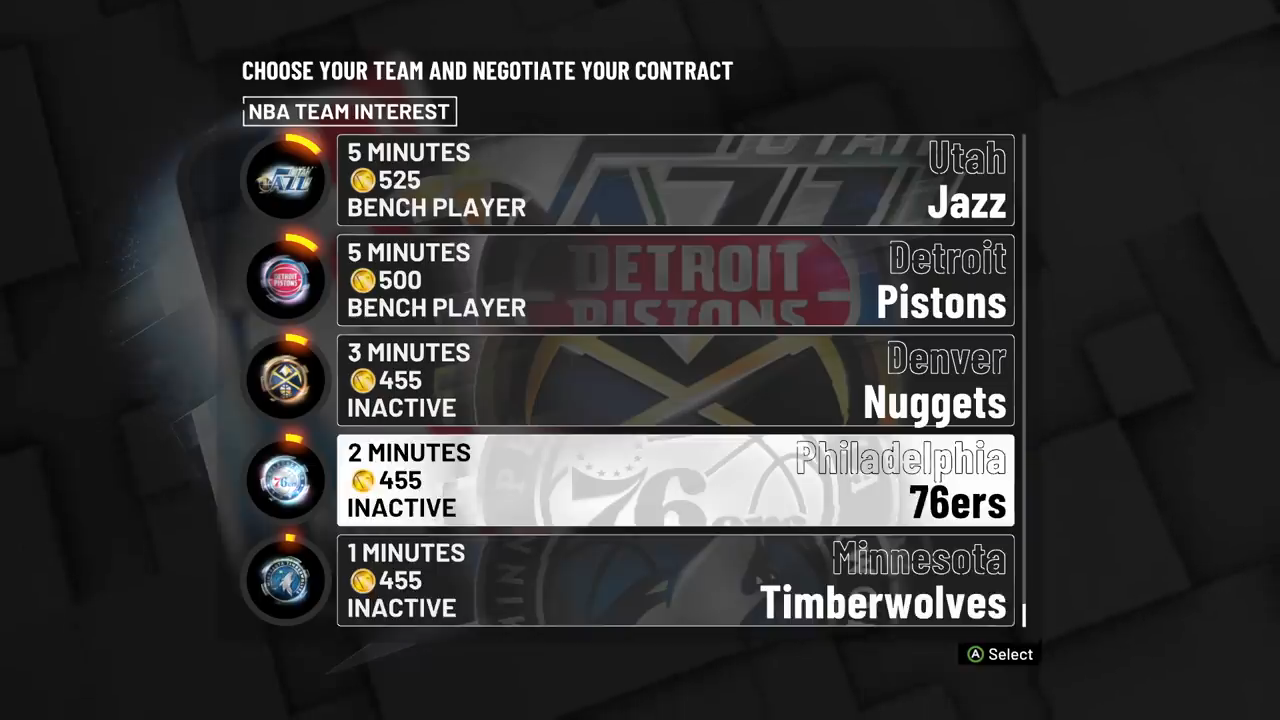Click the coin icon beside 525
Viewport: 1280px width, 720px height.
[362, 180]
